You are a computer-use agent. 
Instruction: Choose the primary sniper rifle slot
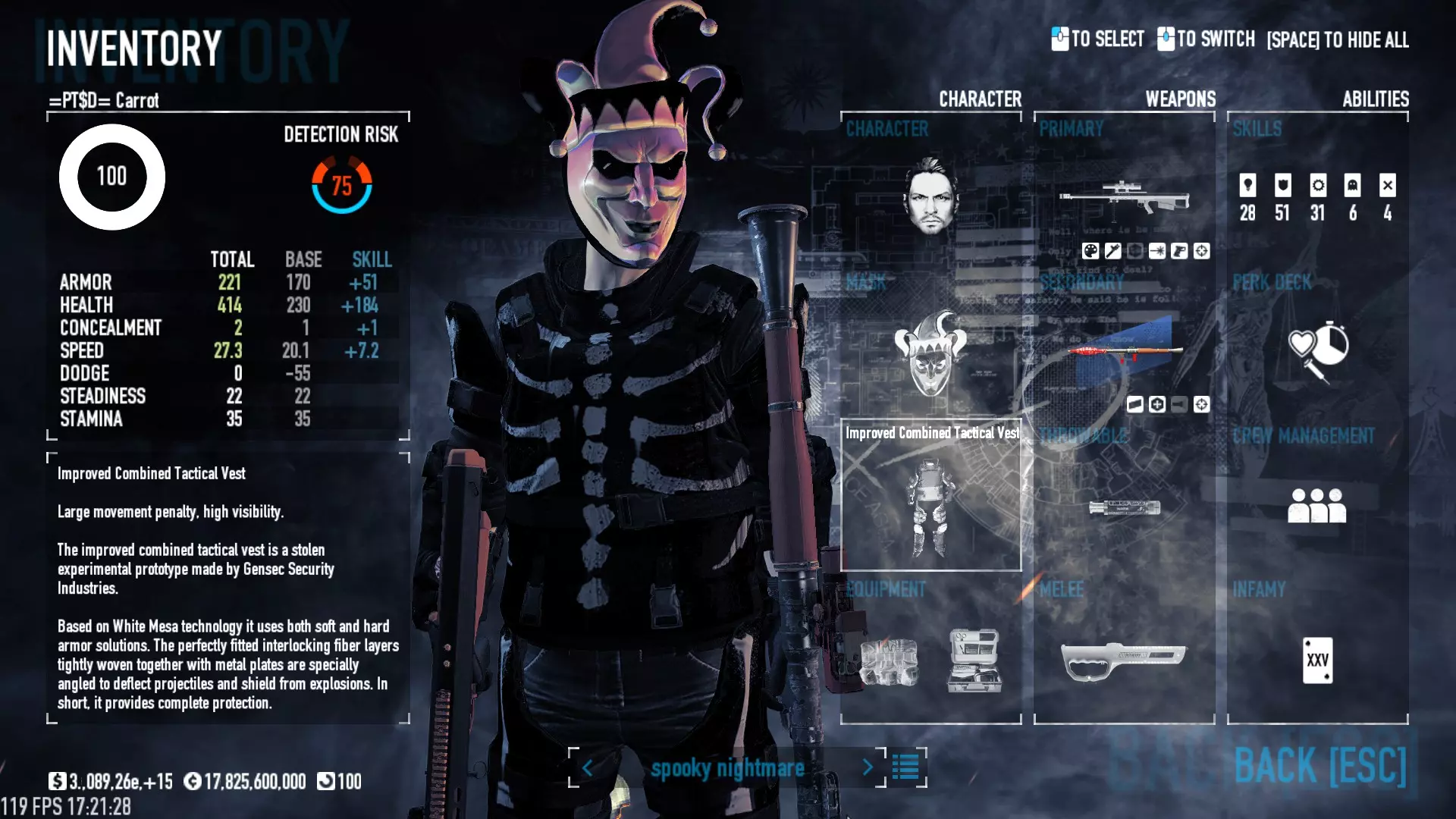[1124, 197]
